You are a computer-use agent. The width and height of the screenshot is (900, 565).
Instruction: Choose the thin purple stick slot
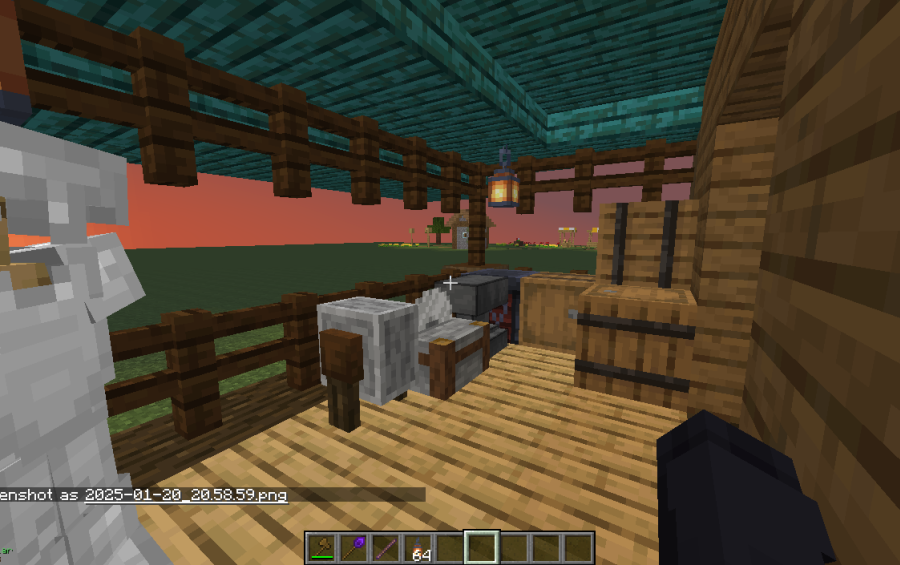pyautogui.click(x=387, y=547)
